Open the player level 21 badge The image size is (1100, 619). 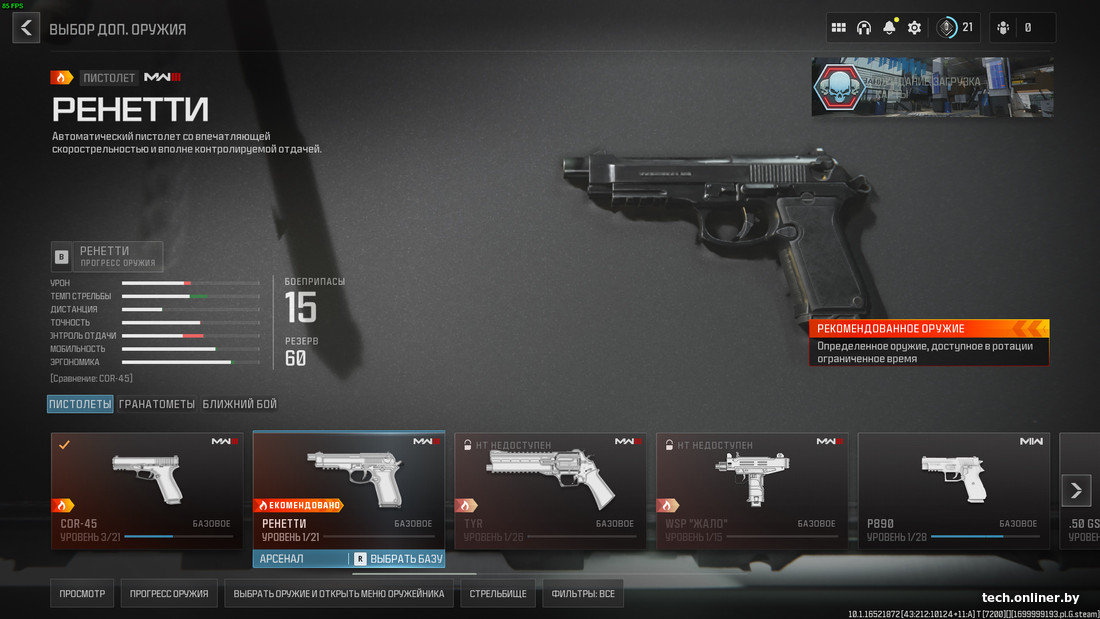click(956, 28)
